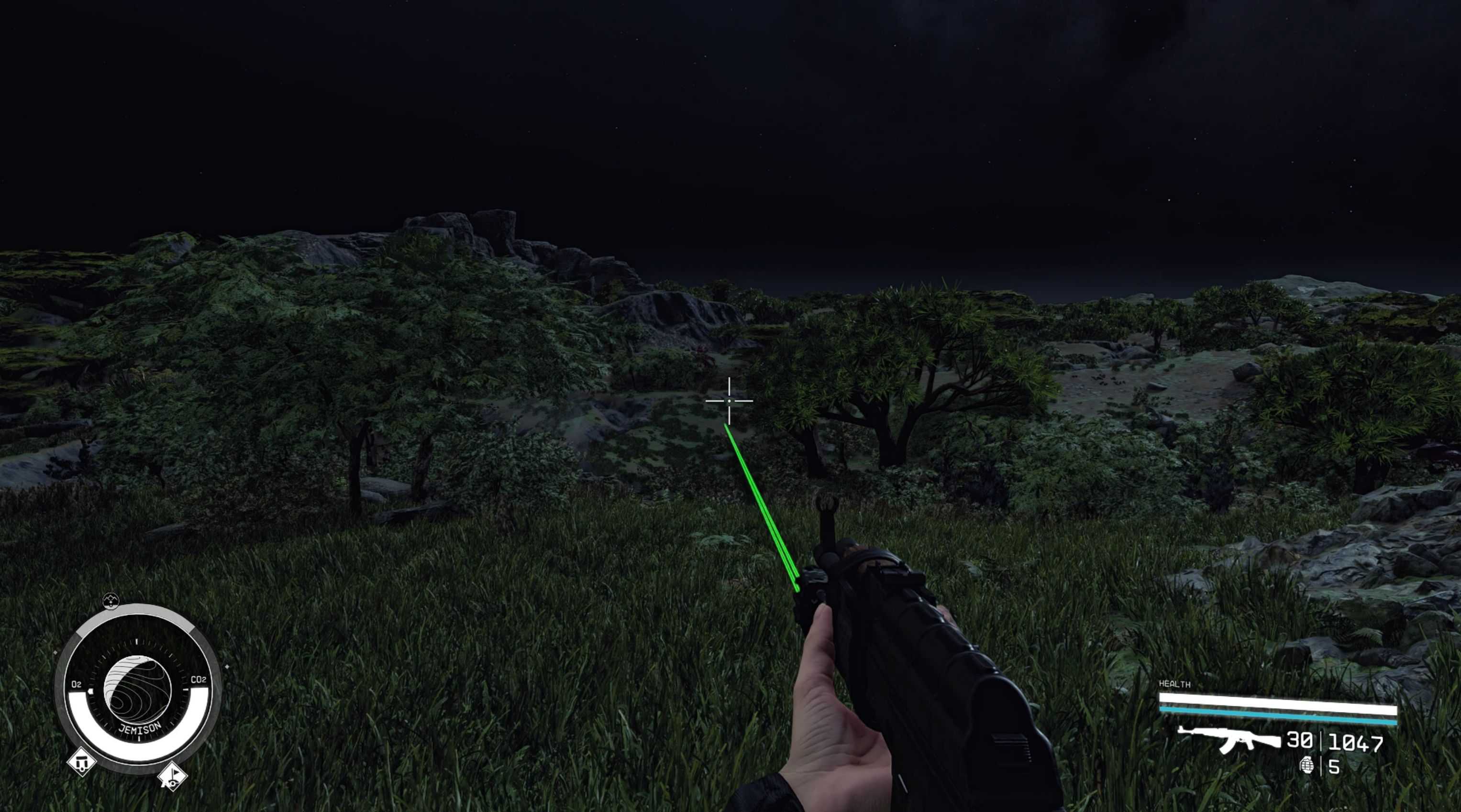1461x812 pixels.
Task: Choose the grenade icon
Action: [1306, 766]
